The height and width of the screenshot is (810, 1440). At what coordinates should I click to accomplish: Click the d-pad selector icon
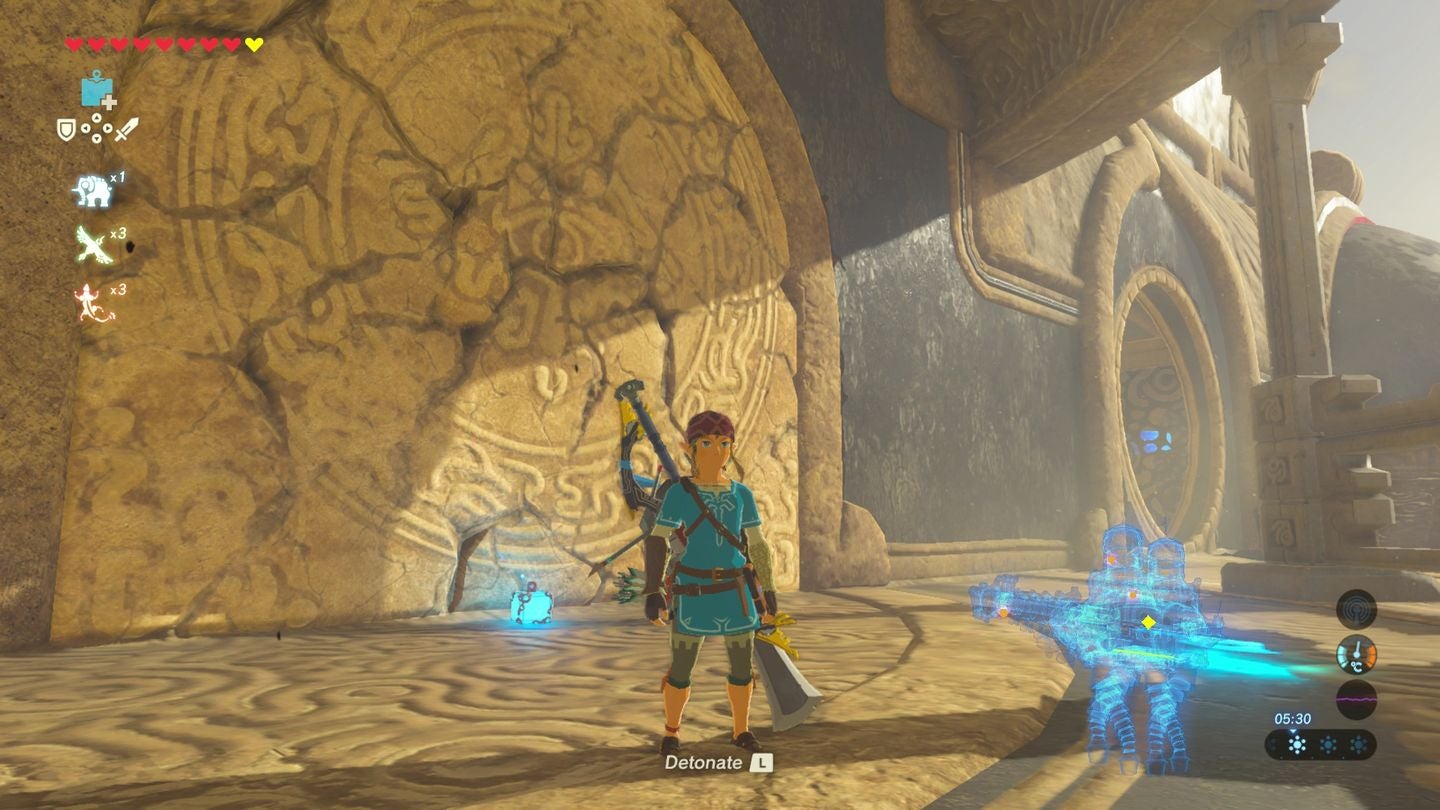[x=96, y=129]
